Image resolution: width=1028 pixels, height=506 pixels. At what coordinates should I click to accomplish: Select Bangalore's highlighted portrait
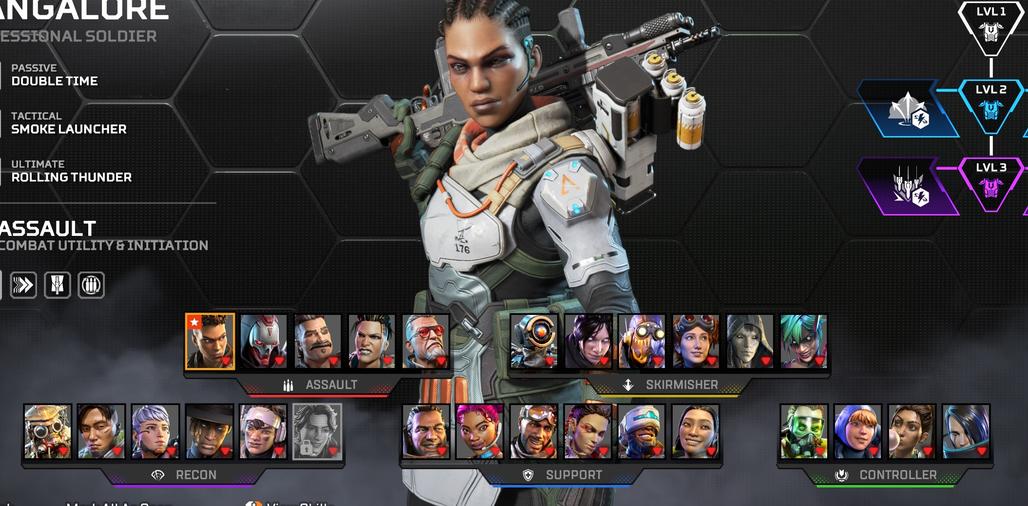pyautogui.click(x=210, y=341)
